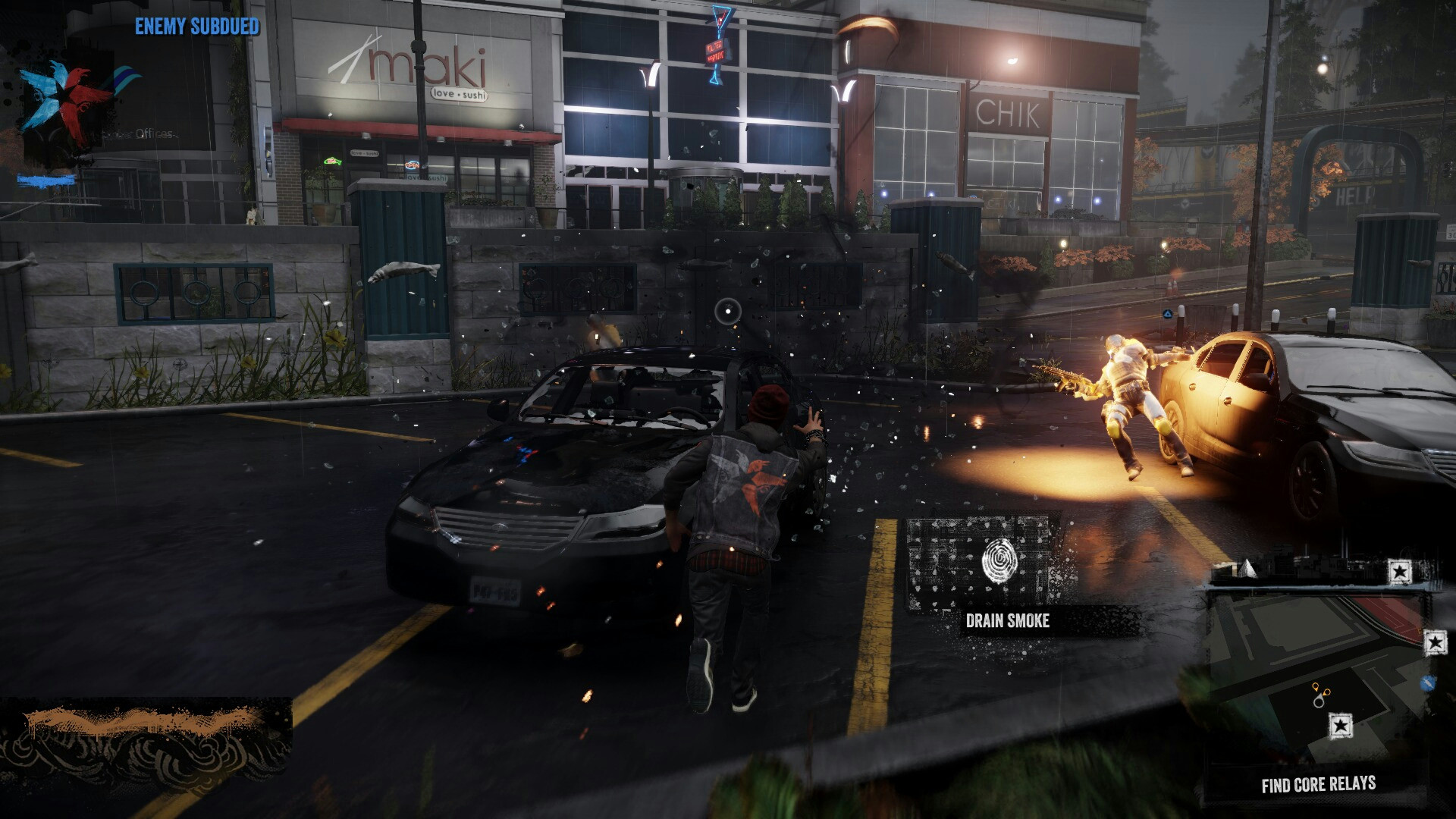The height and width of the screenshot is (819, 1456).
Task: Select the white triangle marker above the minimap
Action: 1247,568
